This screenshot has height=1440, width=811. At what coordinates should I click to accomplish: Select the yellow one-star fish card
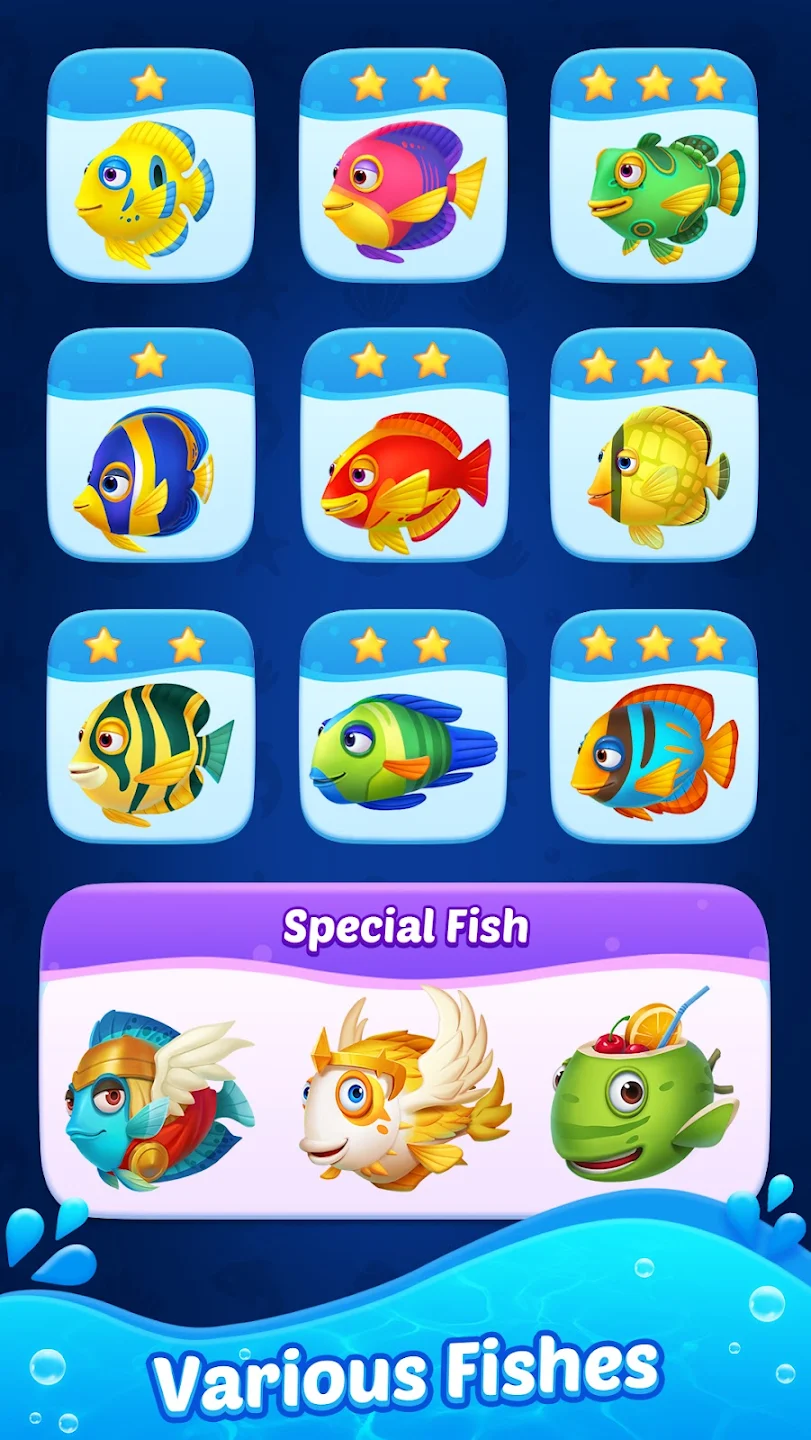click(x=151, y=166)
